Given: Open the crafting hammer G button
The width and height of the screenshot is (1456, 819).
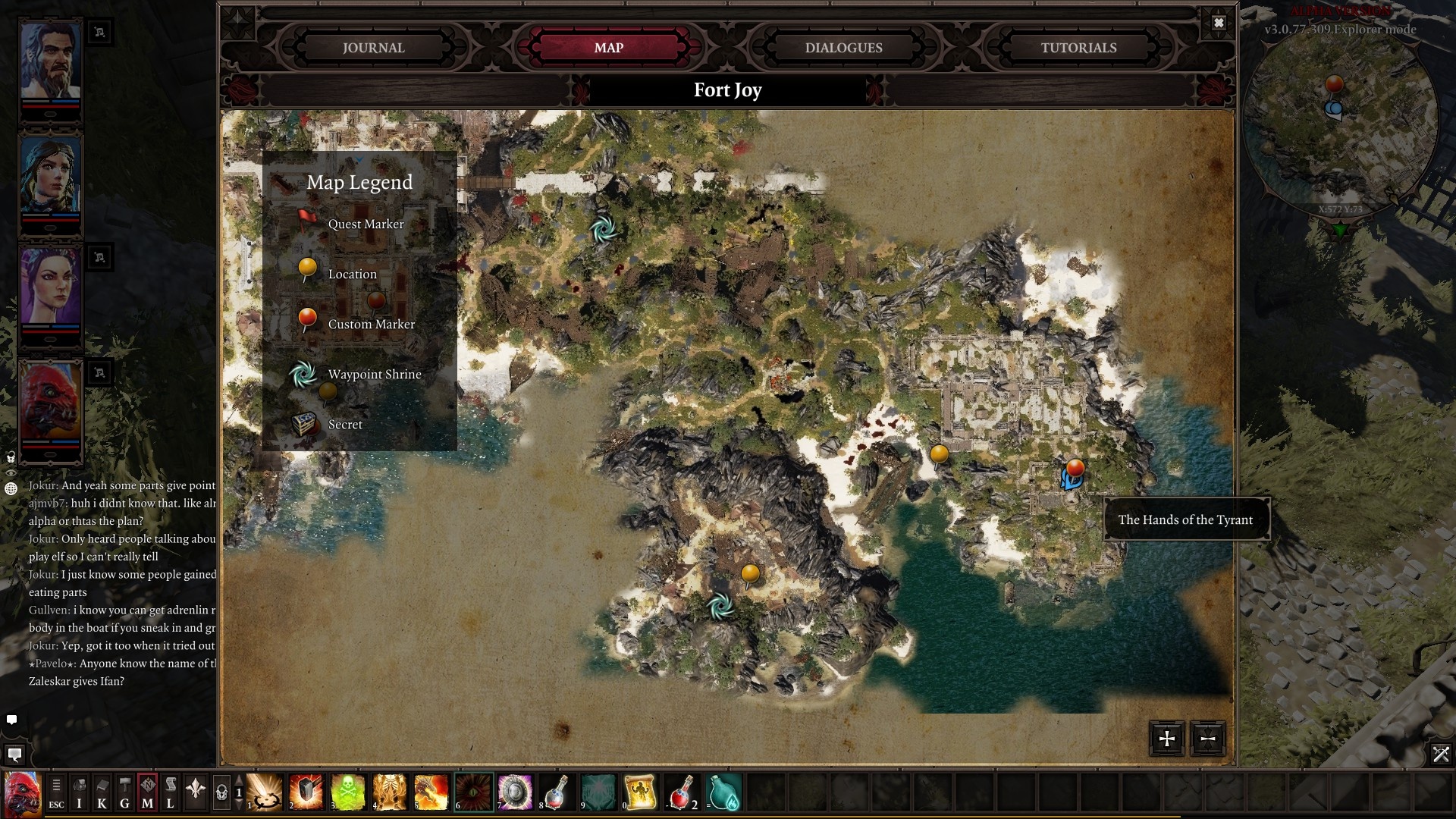Looking at the screenshot, I should (x=124, y=793).
